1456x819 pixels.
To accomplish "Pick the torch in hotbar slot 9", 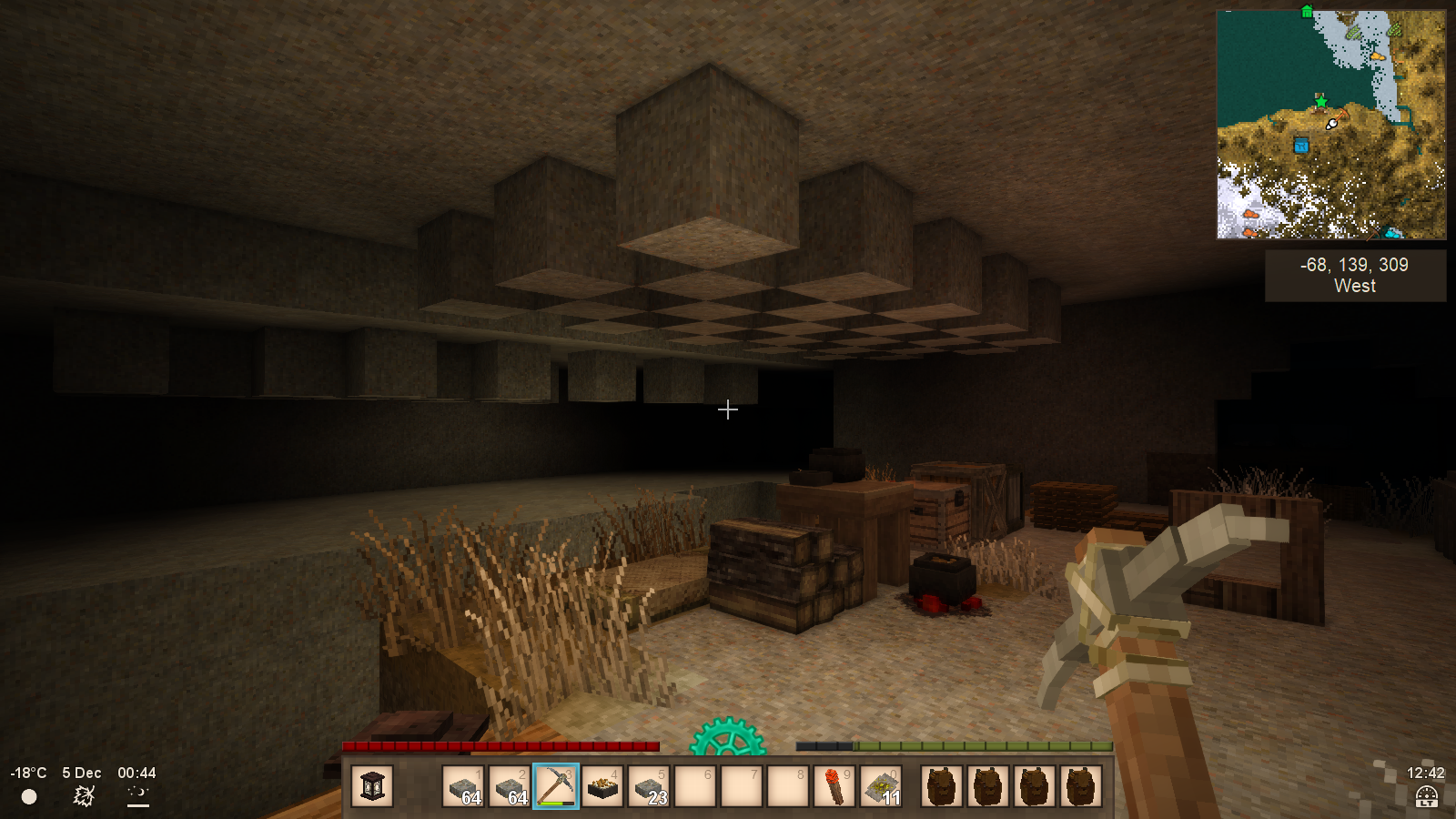I will pyautogui.click(x=834, y=786).
